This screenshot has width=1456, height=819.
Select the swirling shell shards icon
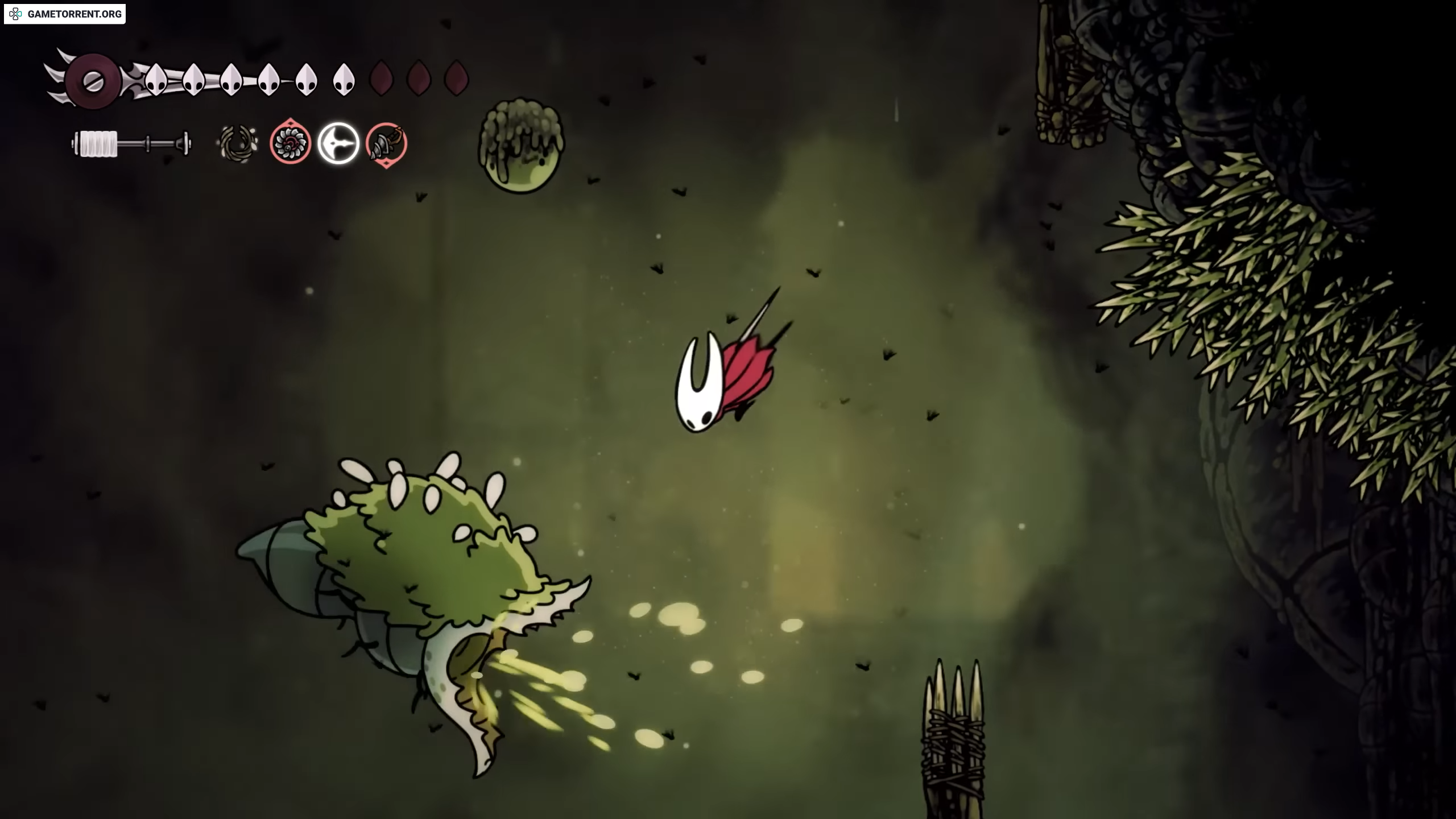pyautogui.click(x=237, y=143)
